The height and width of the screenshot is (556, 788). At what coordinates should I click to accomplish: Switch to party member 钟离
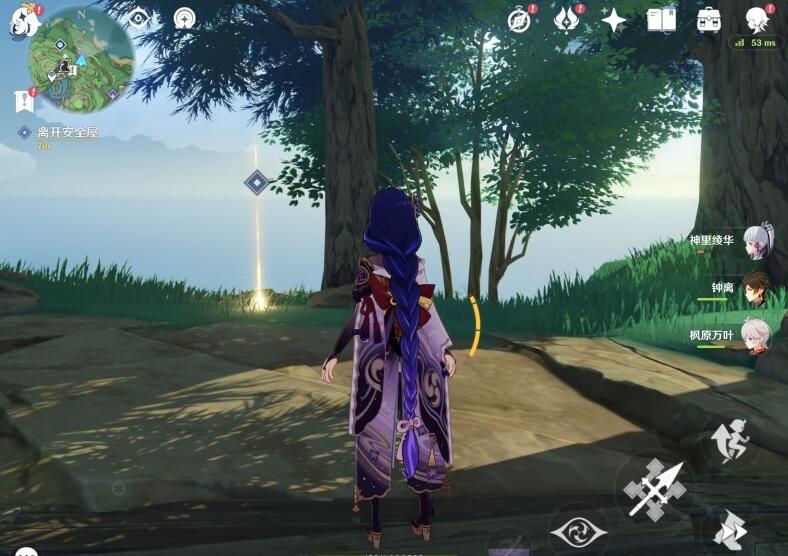(x=756, y=289)
